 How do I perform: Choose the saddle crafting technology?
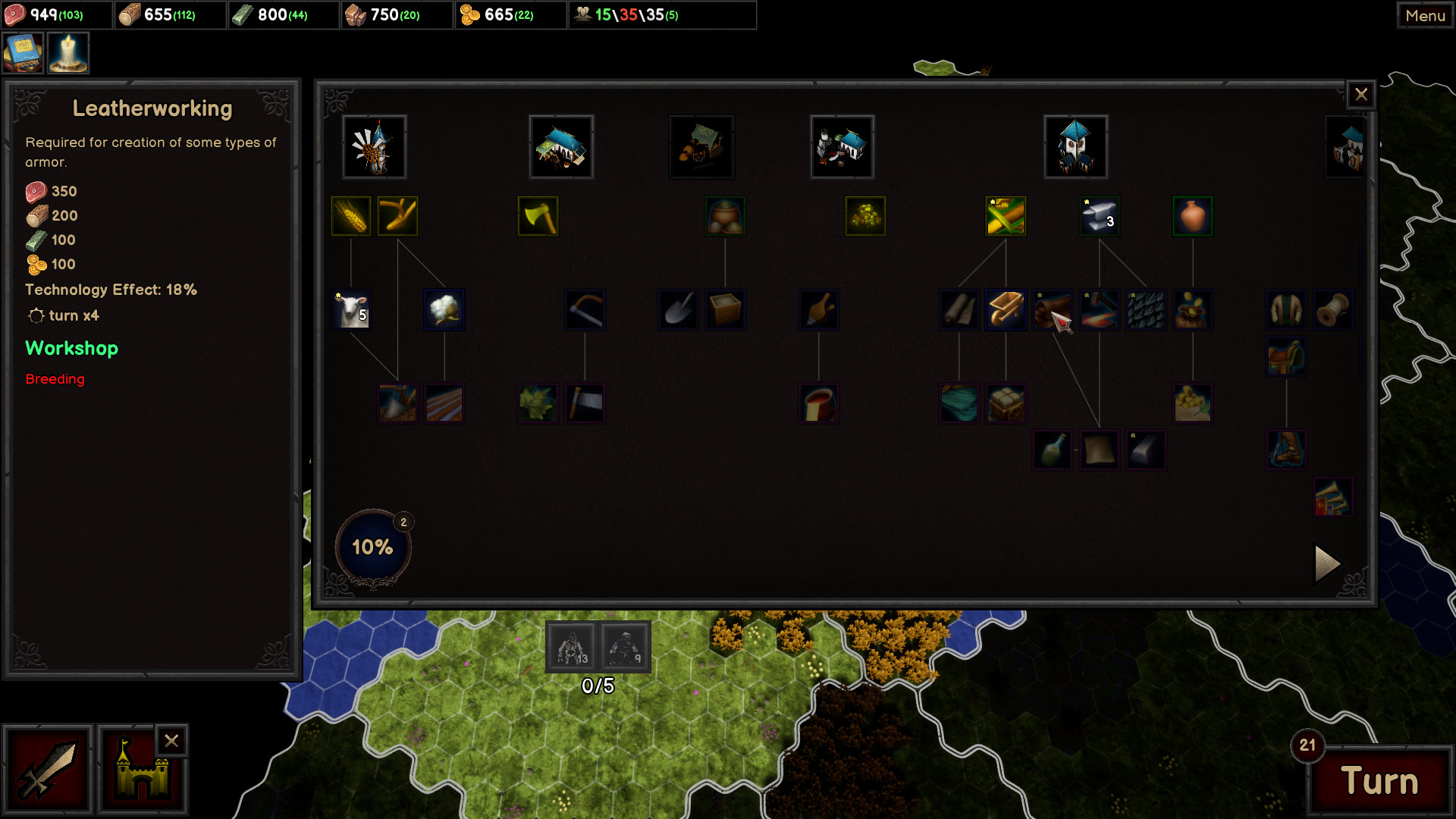pos(1285,356)
